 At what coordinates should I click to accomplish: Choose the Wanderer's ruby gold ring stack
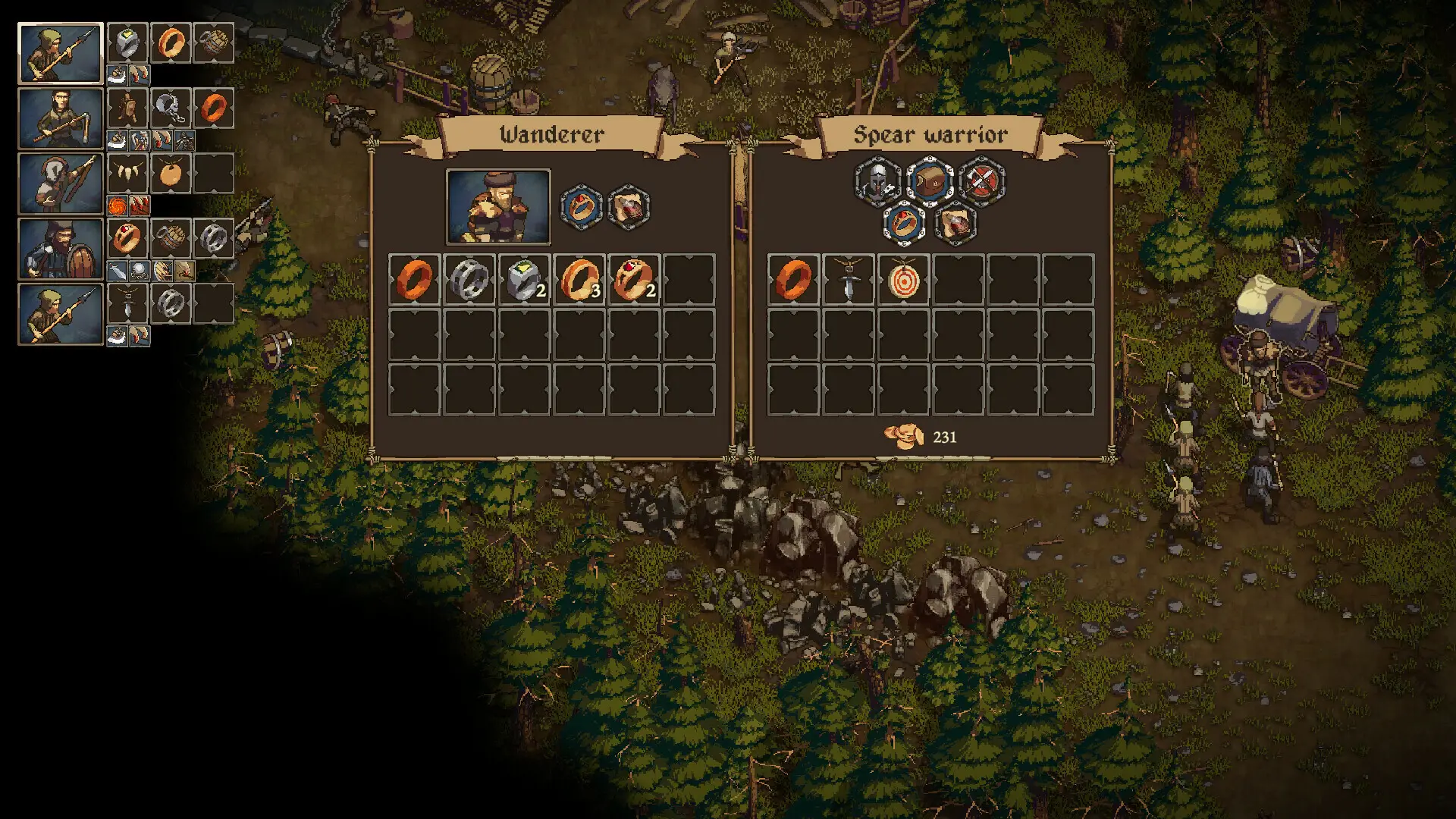click(x=634, y=280)
